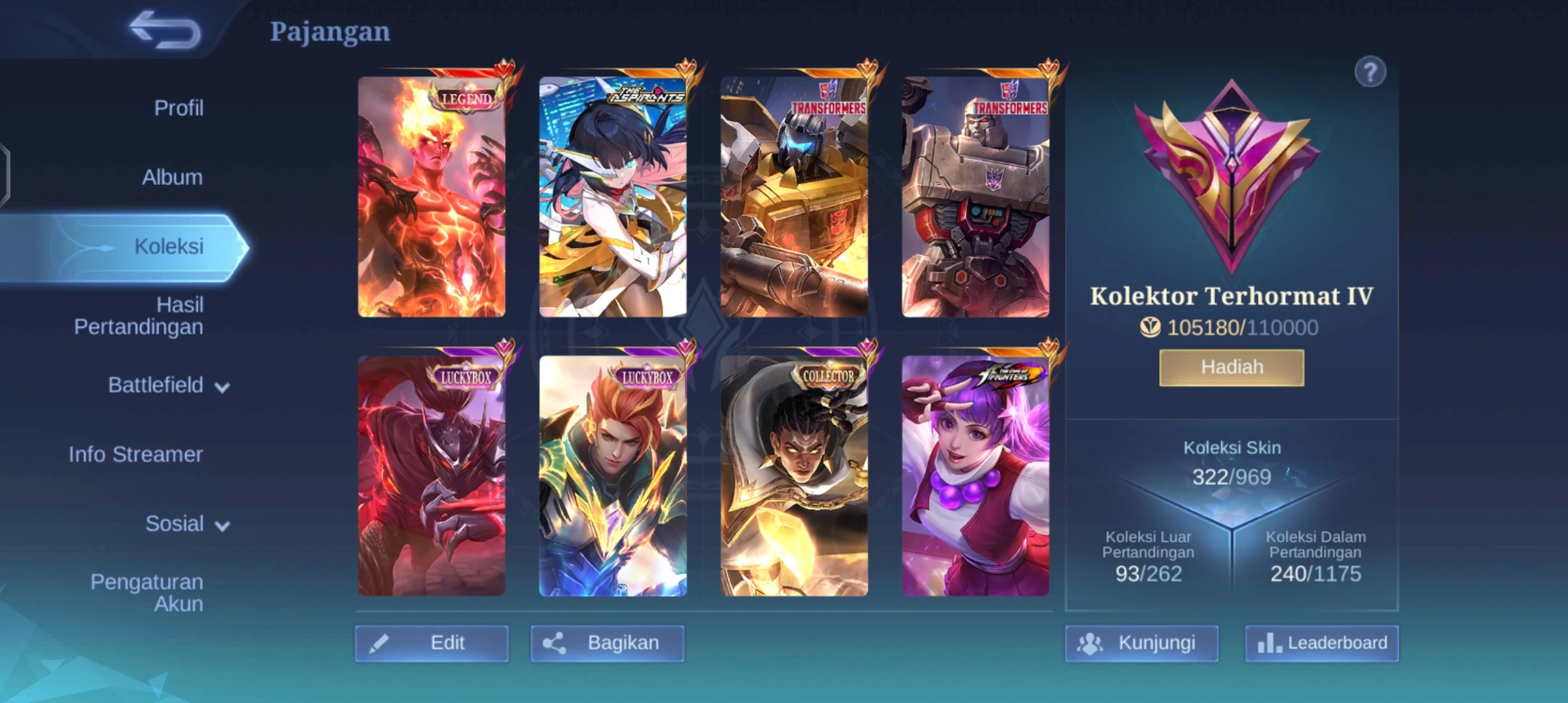Viewport: 1568px width, 703px height.
Task: Choose The Aspirants skin card
Action: tap(613, 197)
